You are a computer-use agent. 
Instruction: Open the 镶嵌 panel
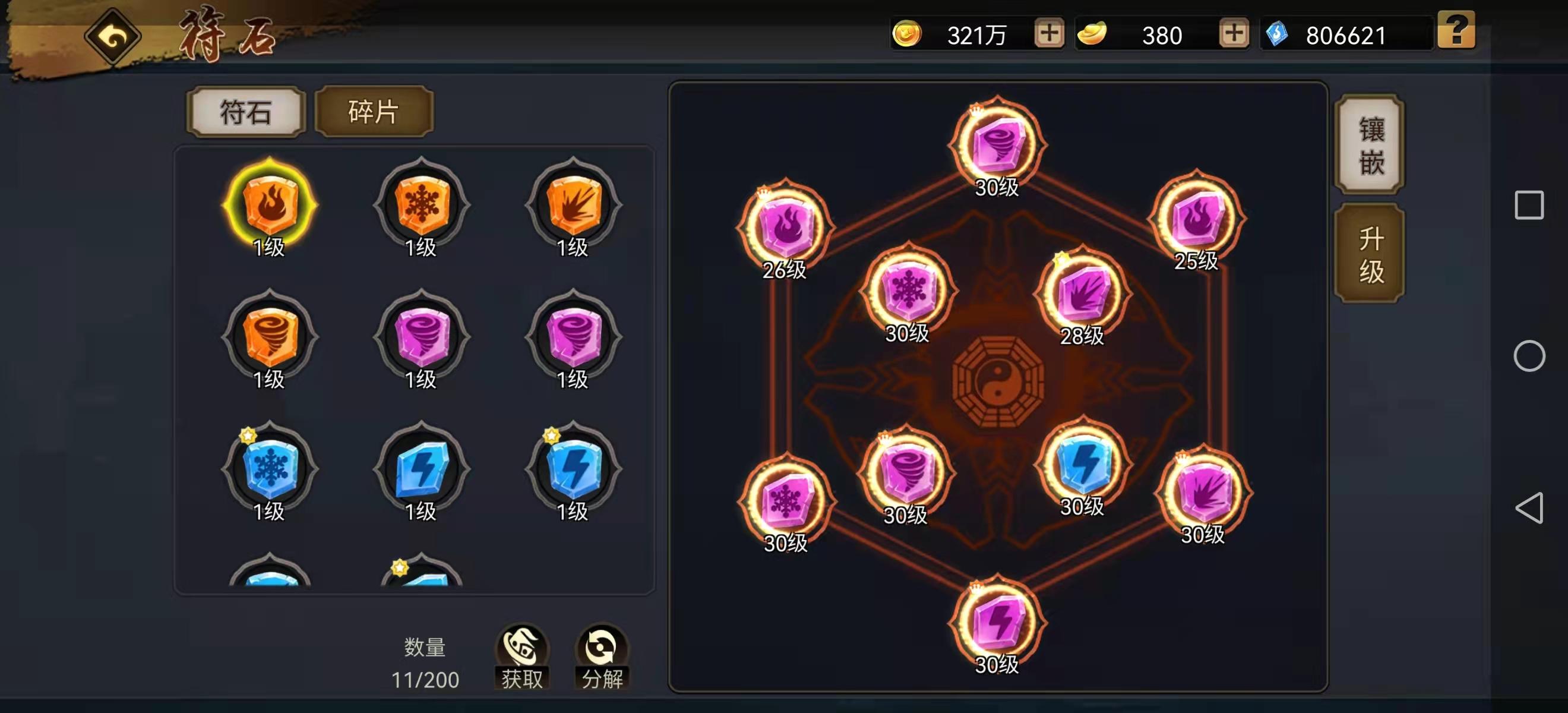(1371, 144)
